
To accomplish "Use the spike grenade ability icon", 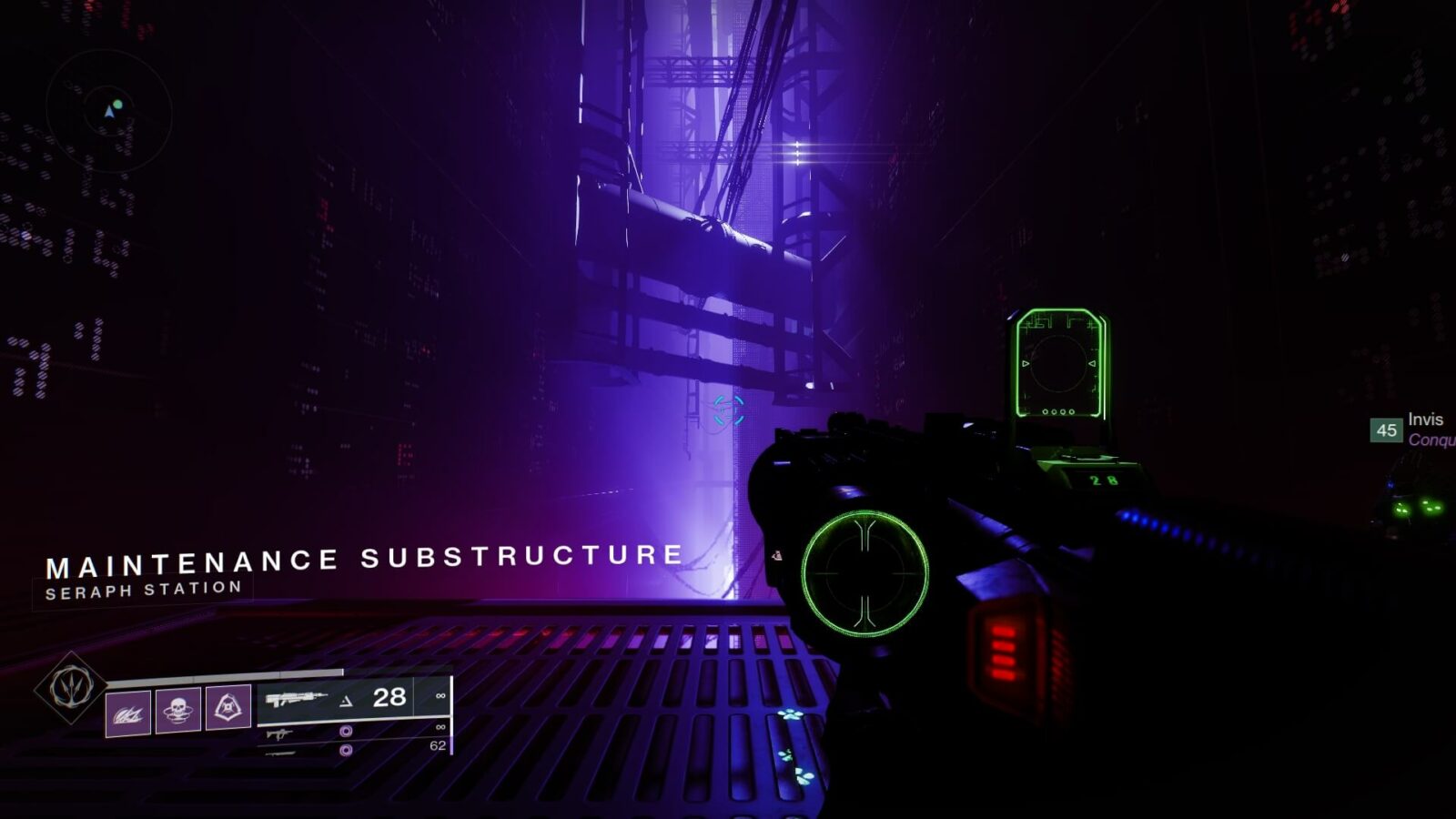I will [x=128, y=712].
